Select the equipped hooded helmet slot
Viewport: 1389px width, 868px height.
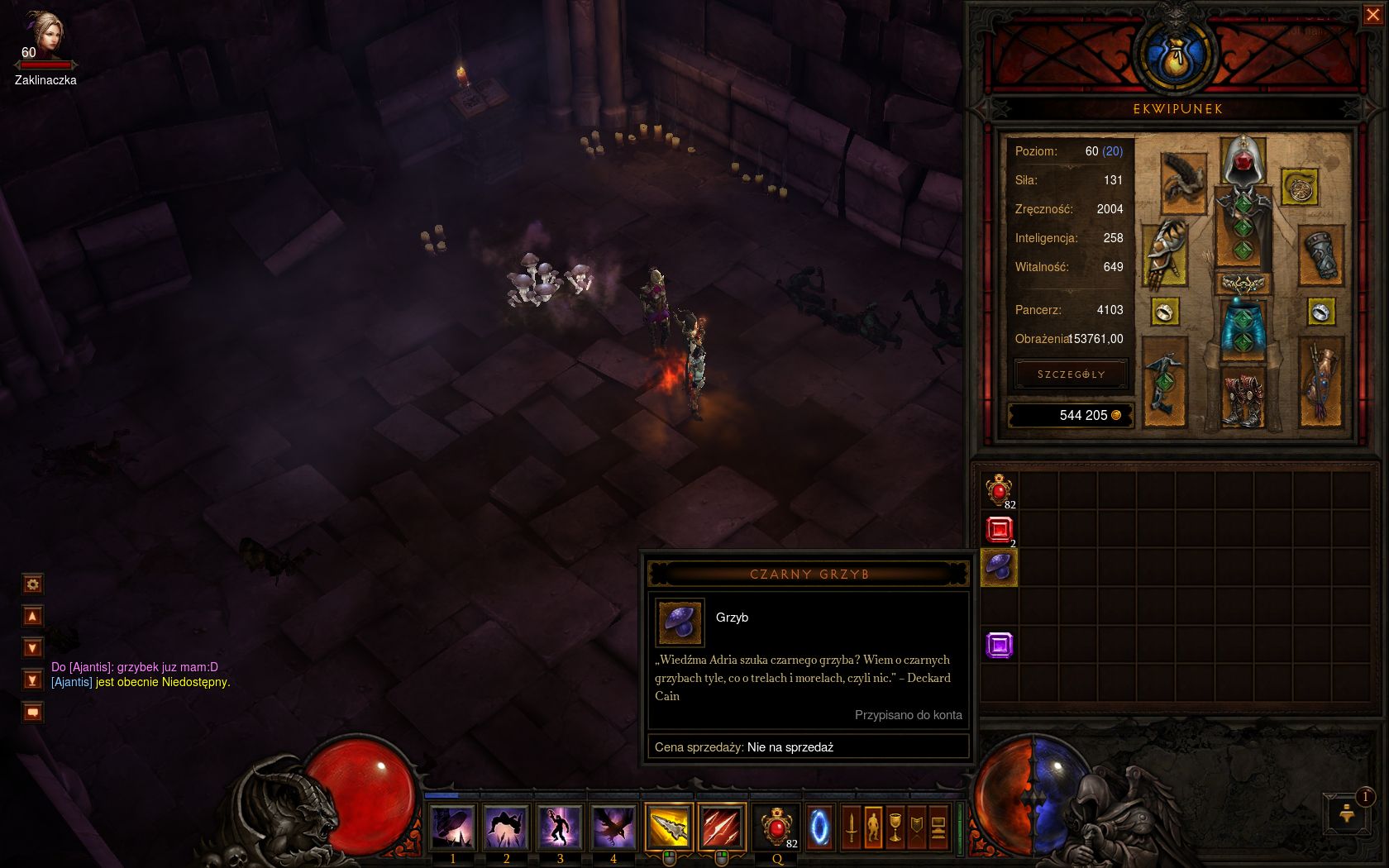(1242, 161)
